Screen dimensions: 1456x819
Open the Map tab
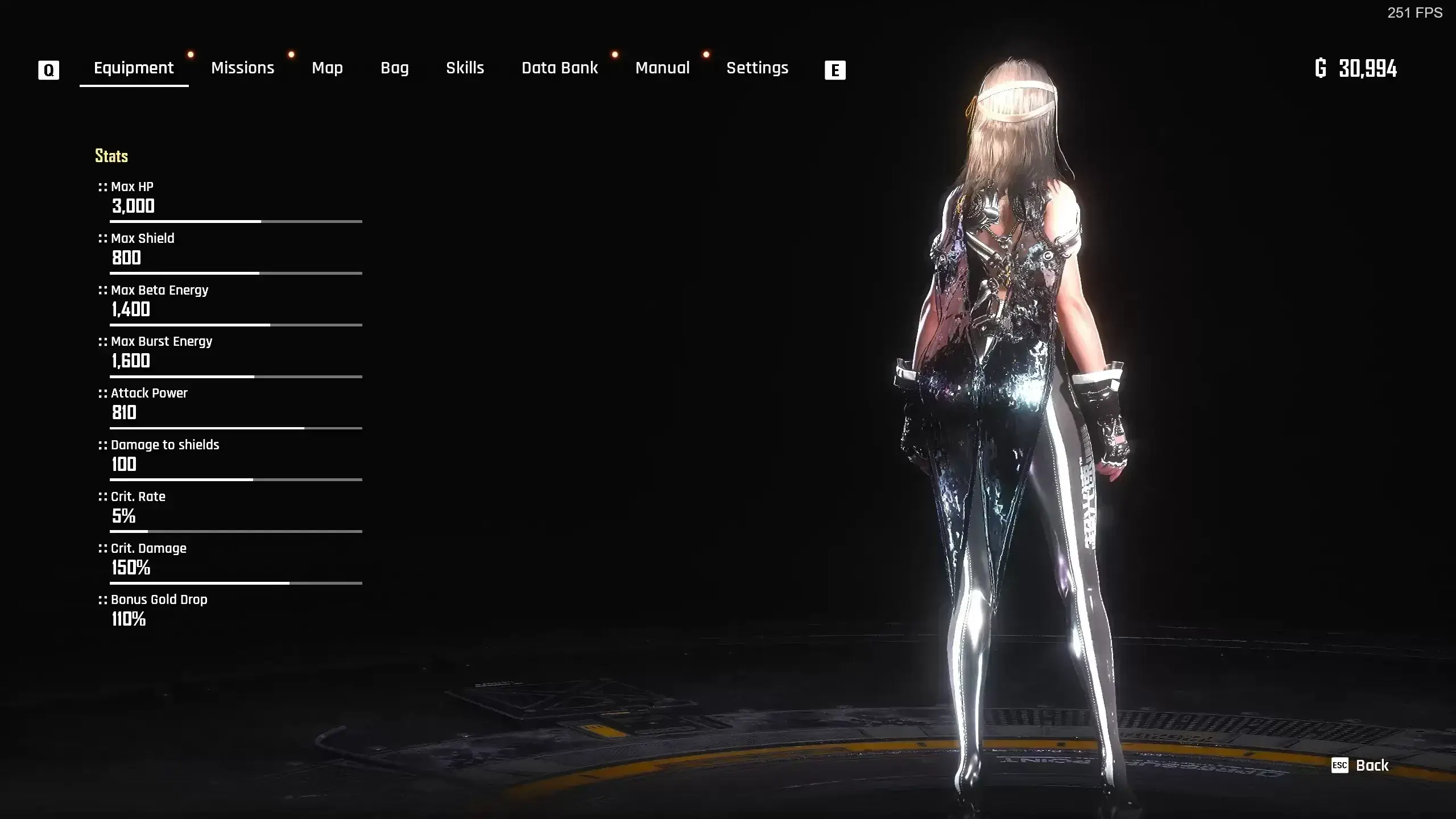[x=327, y=68]
